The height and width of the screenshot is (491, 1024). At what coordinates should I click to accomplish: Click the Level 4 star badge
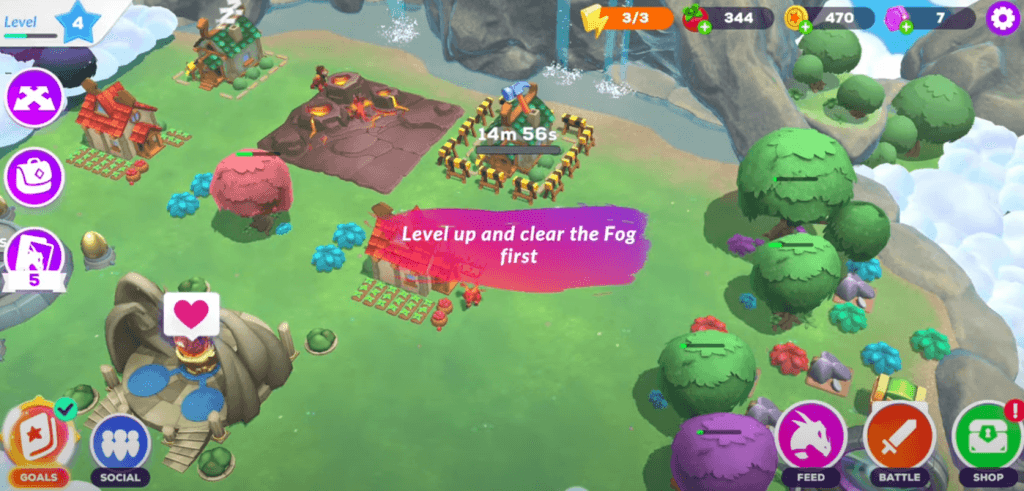point(79,21)
